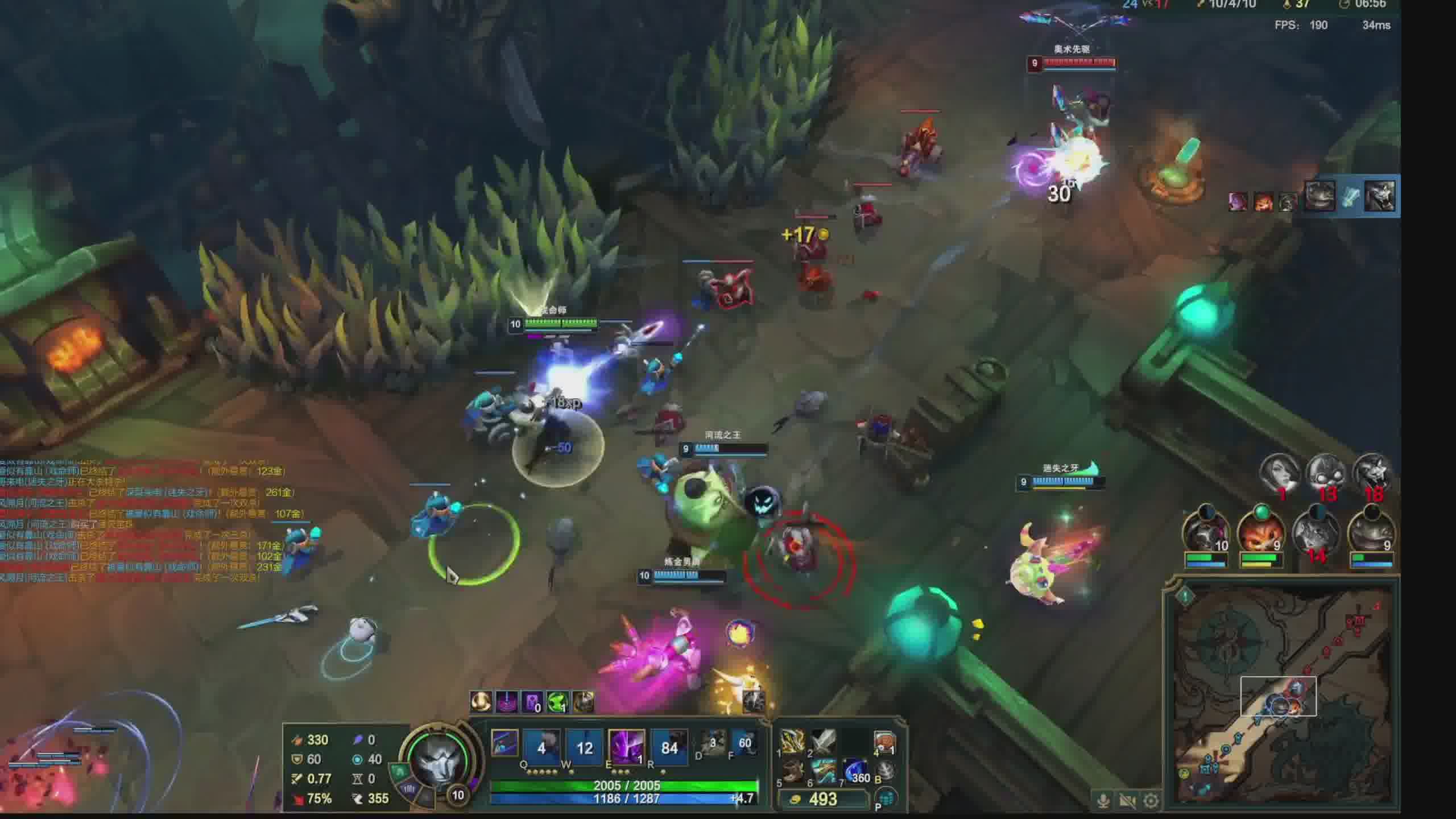Select the orange Gnar teammate portrait
Viewport: 1456px width, 819px height.
(1261, 535)
